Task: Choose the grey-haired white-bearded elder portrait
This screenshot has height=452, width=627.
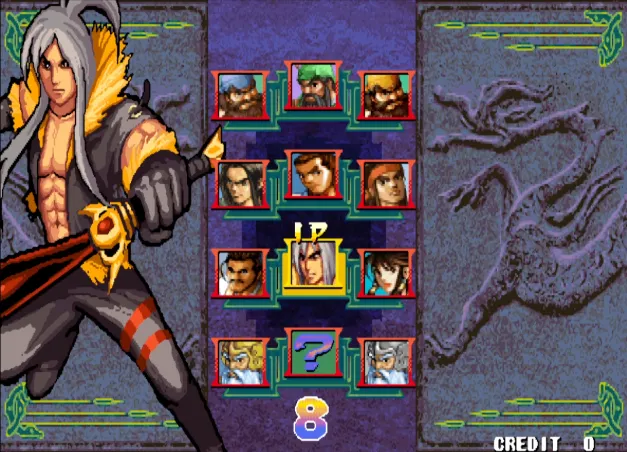Action: 384,361
